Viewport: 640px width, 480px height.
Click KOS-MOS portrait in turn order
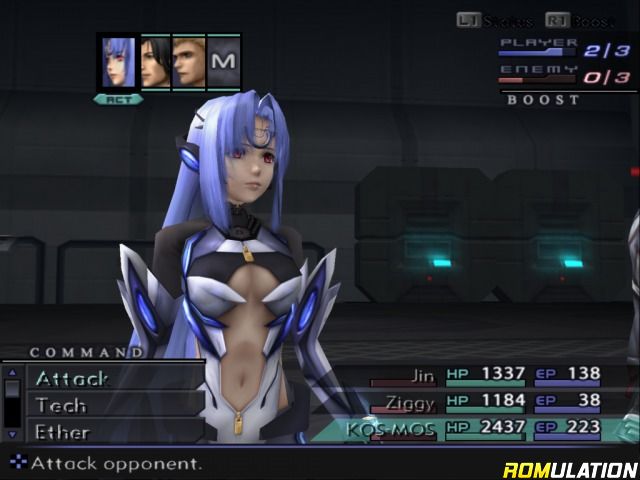[x=118, y=62]
